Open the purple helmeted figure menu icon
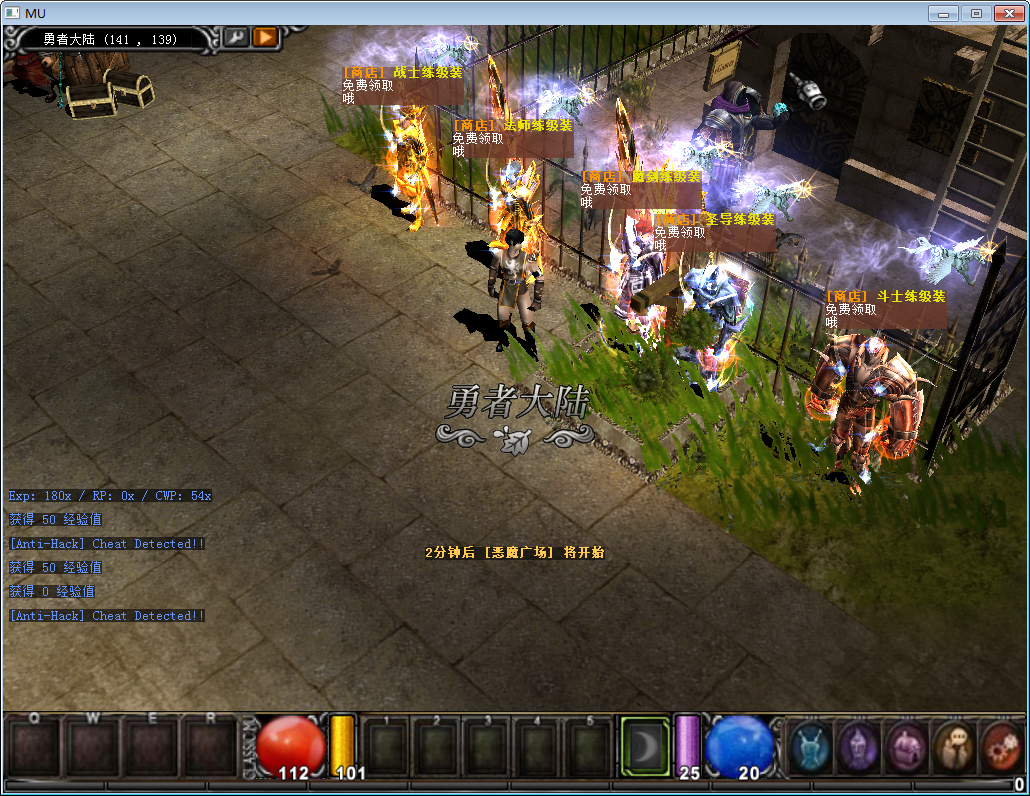 pos(857,747)
